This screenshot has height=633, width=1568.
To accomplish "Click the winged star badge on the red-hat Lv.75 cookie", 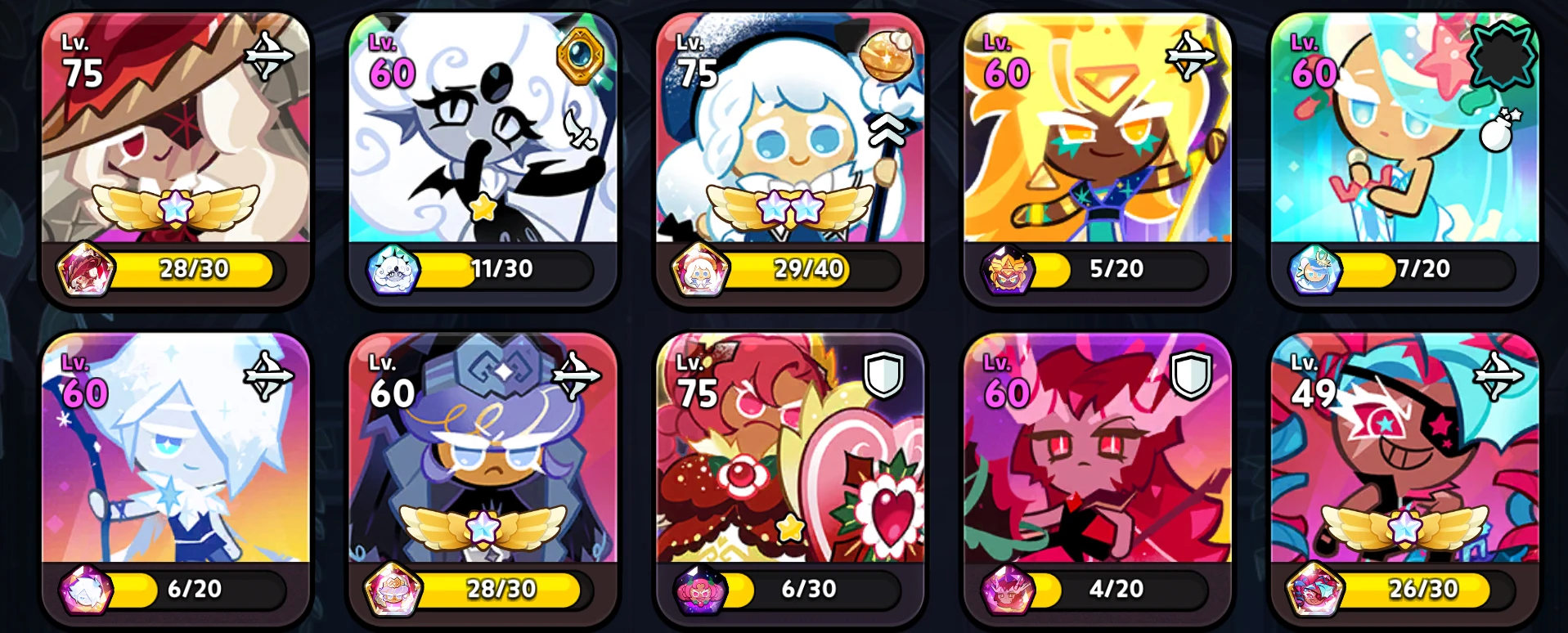I will (175, 207).
